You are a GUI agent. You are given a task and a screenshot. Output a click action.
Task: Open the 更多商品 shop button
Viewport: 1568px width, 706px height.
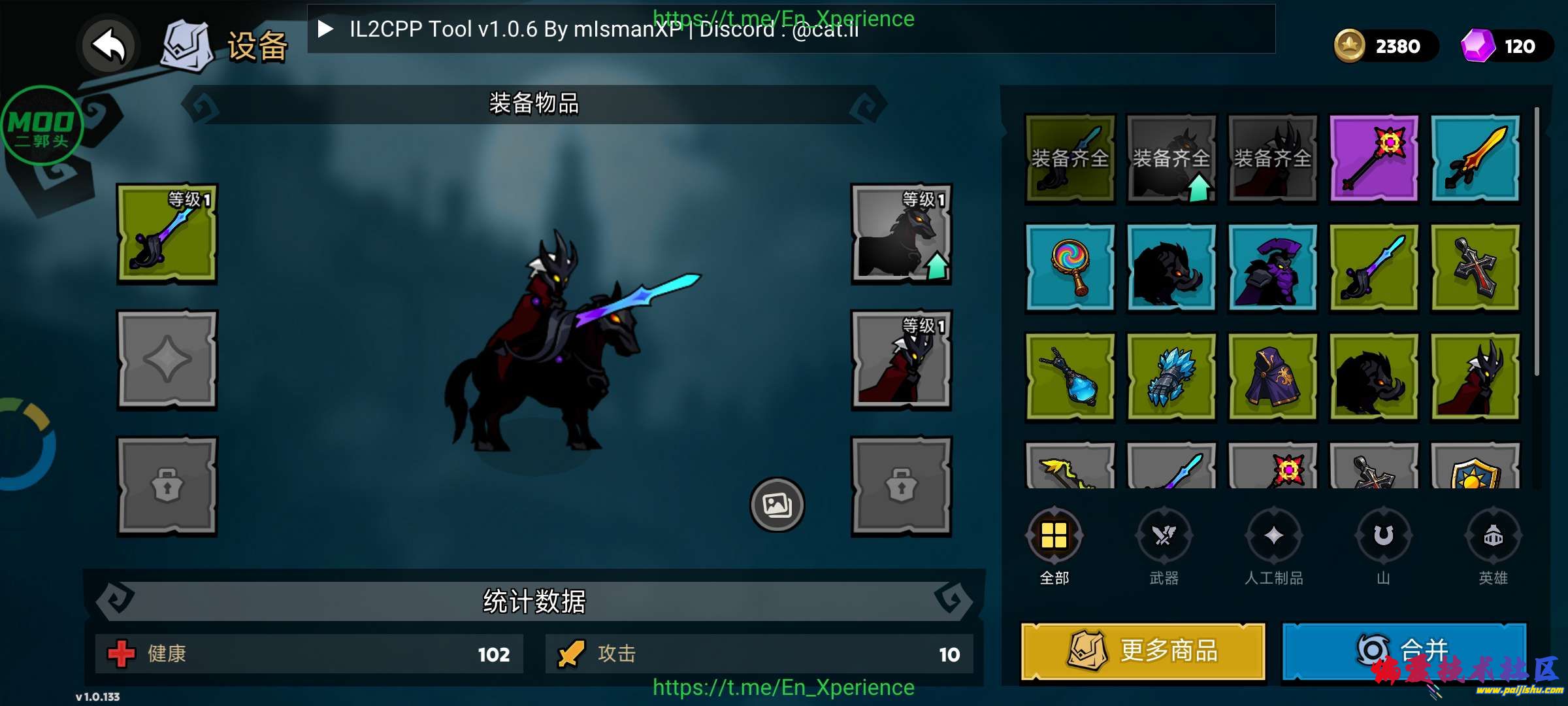point(1143,651)
